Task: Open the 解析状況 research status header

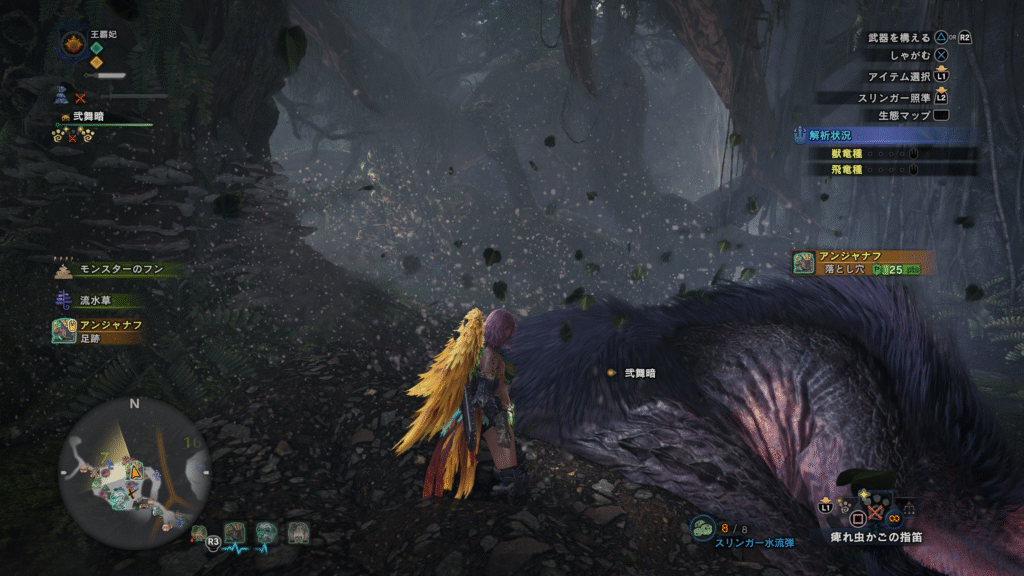Action: (x=886, y=135)
